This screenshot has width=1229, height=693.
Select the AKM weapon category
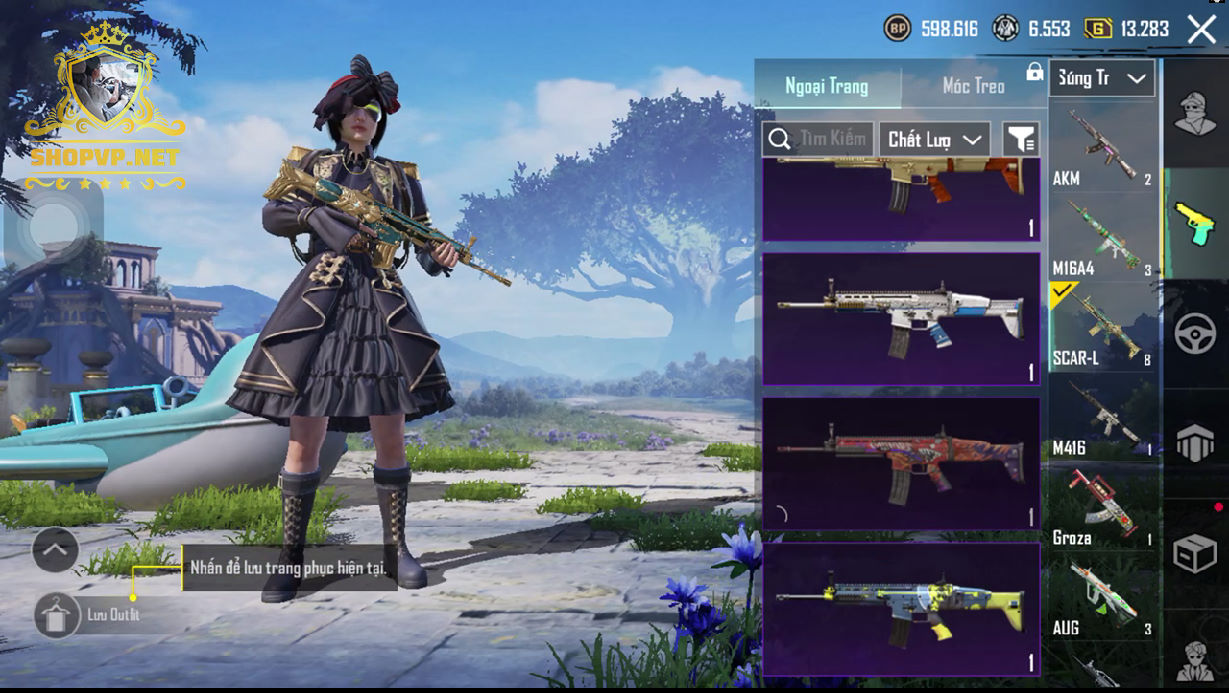[x=1102, y=146]
